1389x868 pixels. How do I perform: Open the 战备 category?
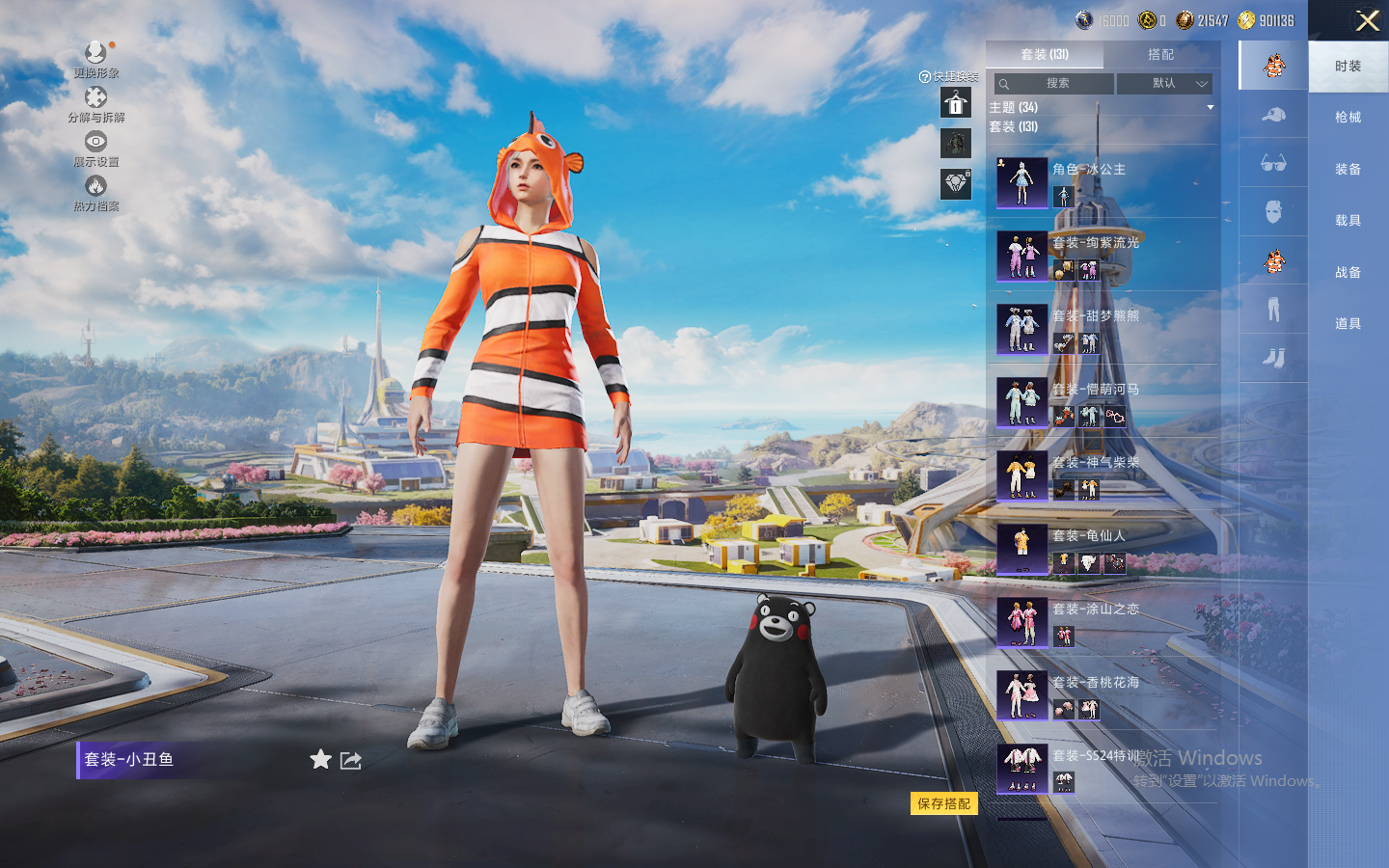tap(1348, 273)
